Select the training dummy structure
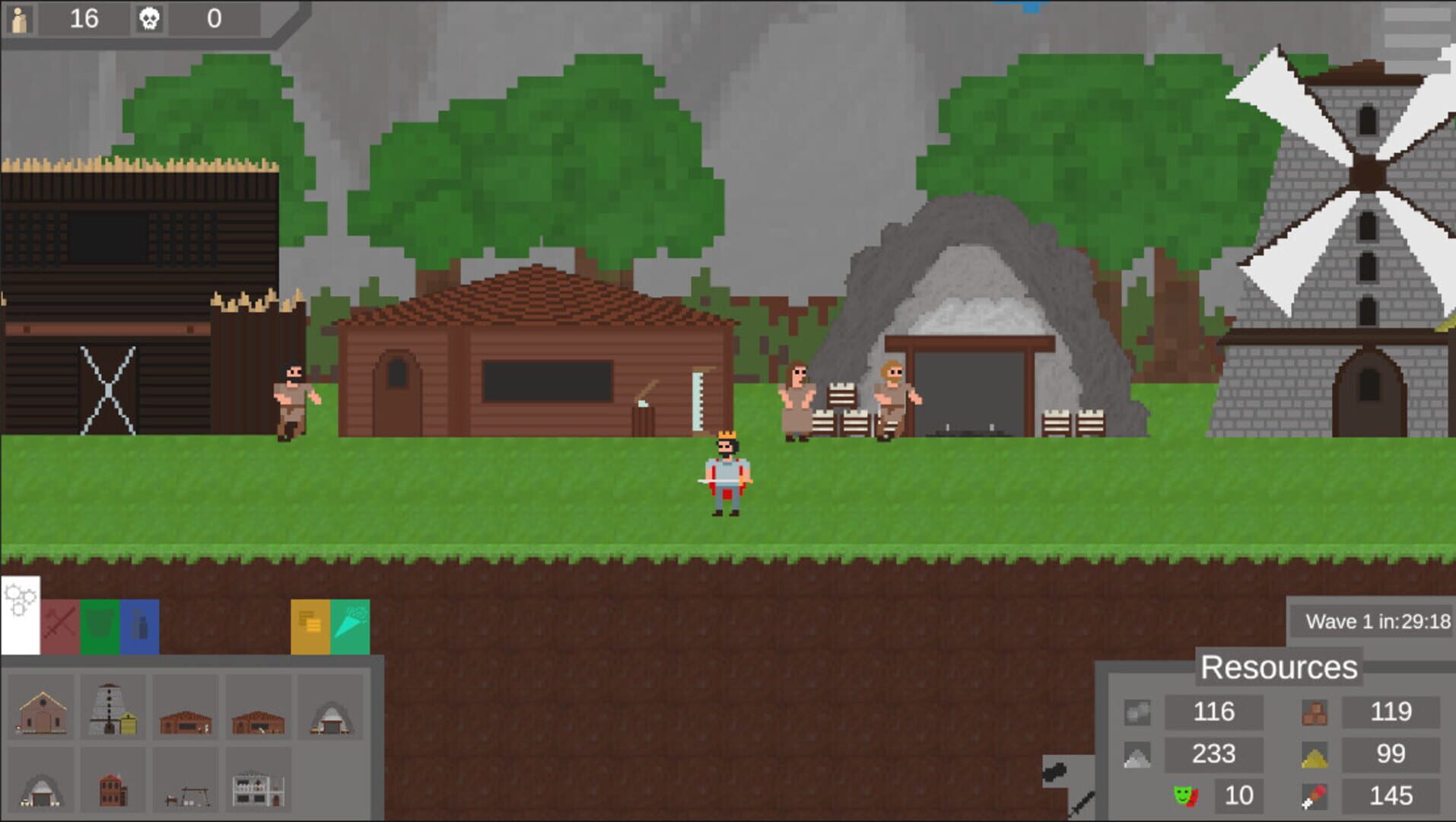 point(187,792)
